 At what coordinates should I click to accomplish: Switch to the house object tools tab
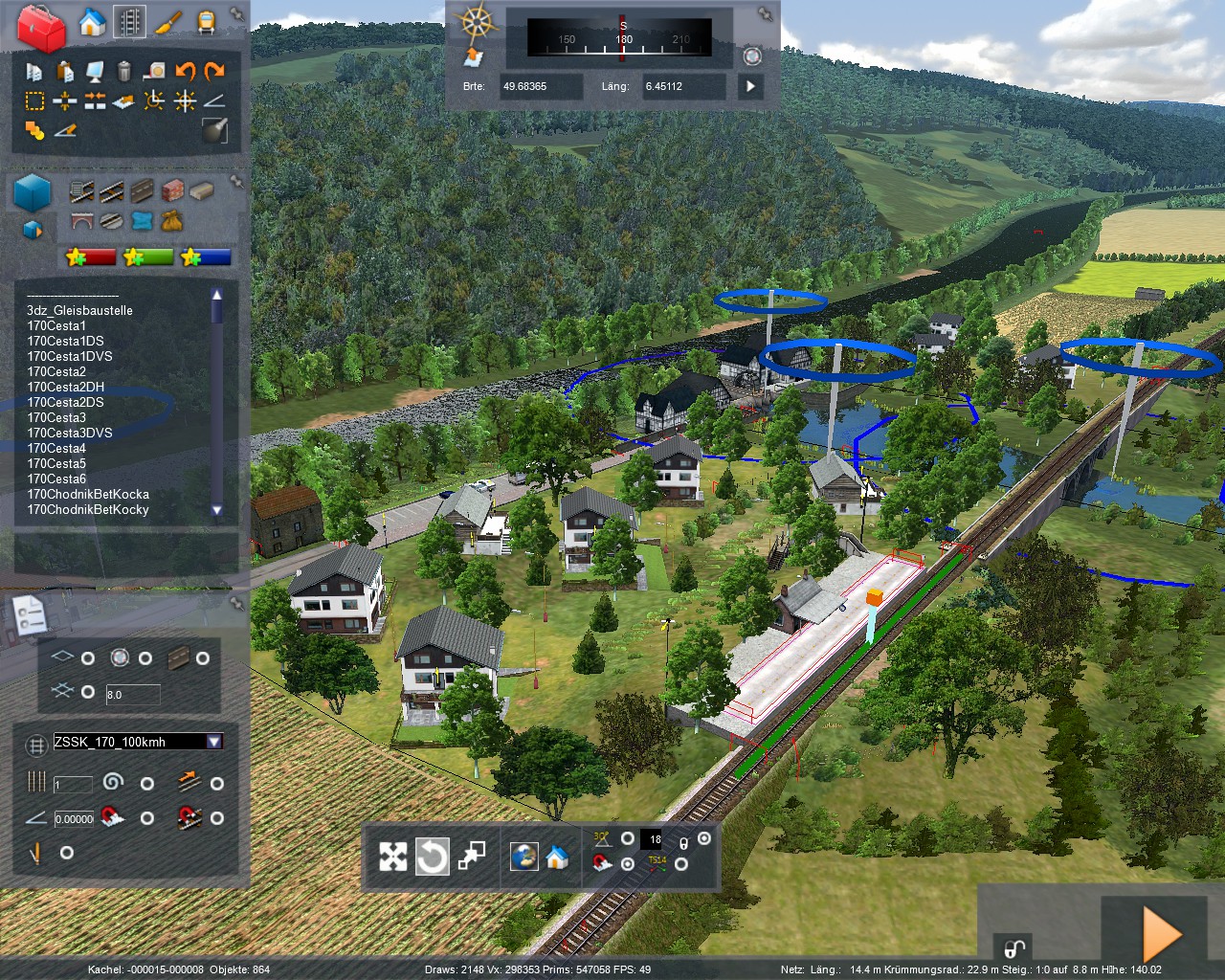[92, 21]
